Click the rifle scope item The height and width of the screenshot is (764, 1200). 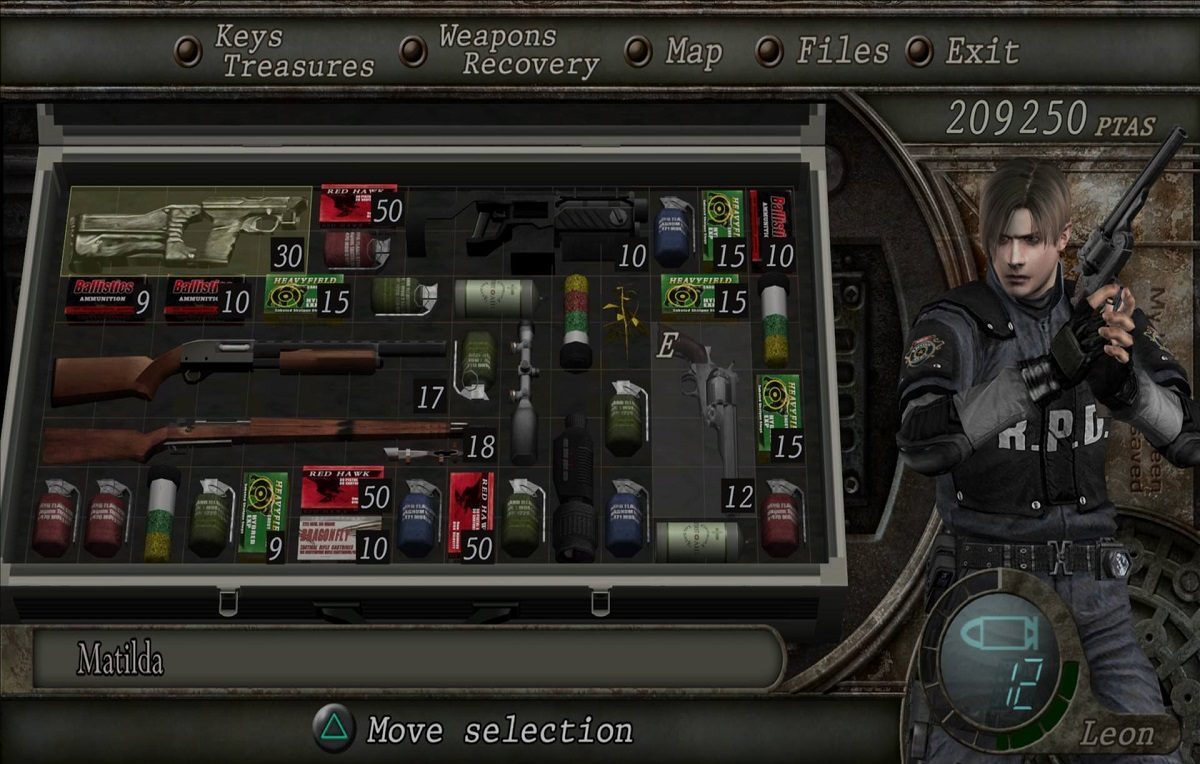524,388
